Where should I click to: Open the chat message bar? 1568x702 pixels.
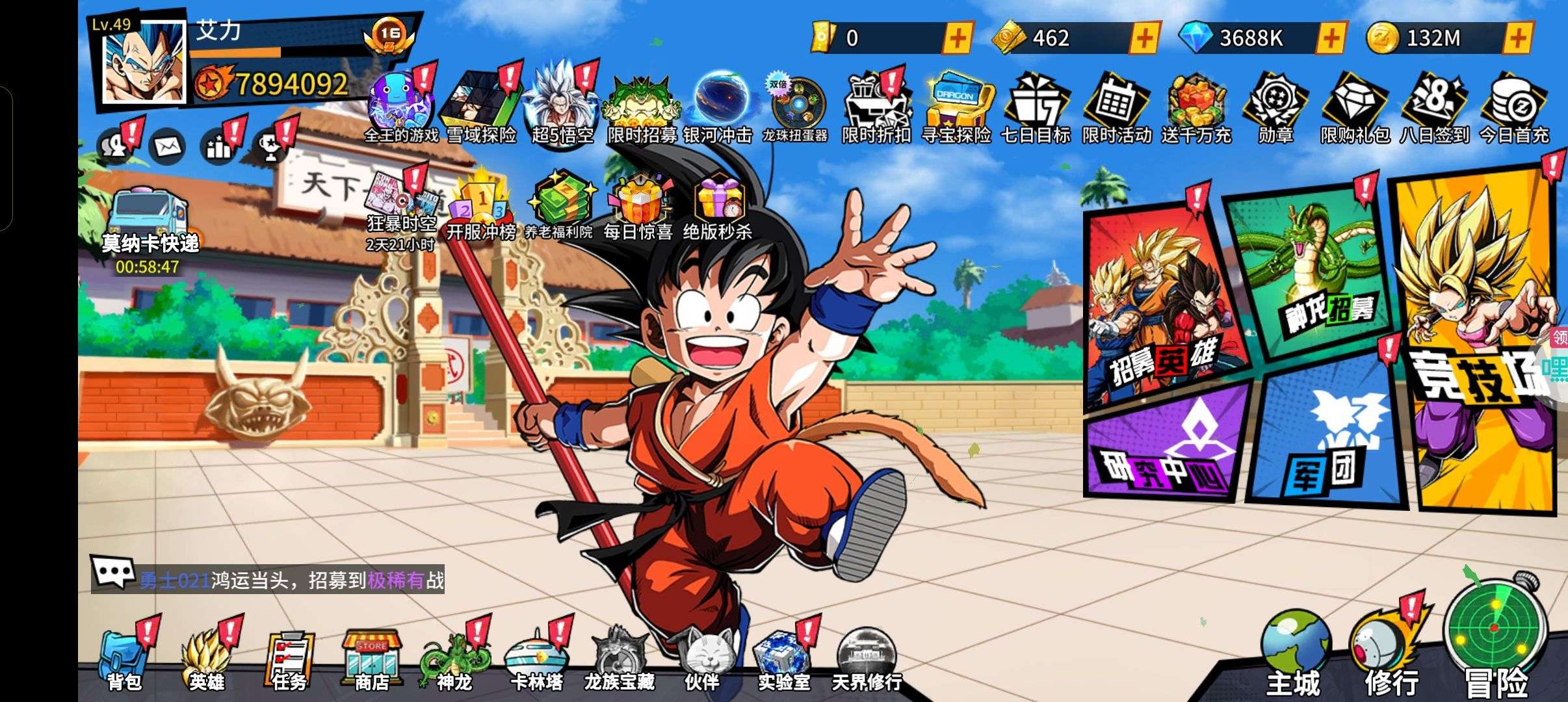coord(267,578)
